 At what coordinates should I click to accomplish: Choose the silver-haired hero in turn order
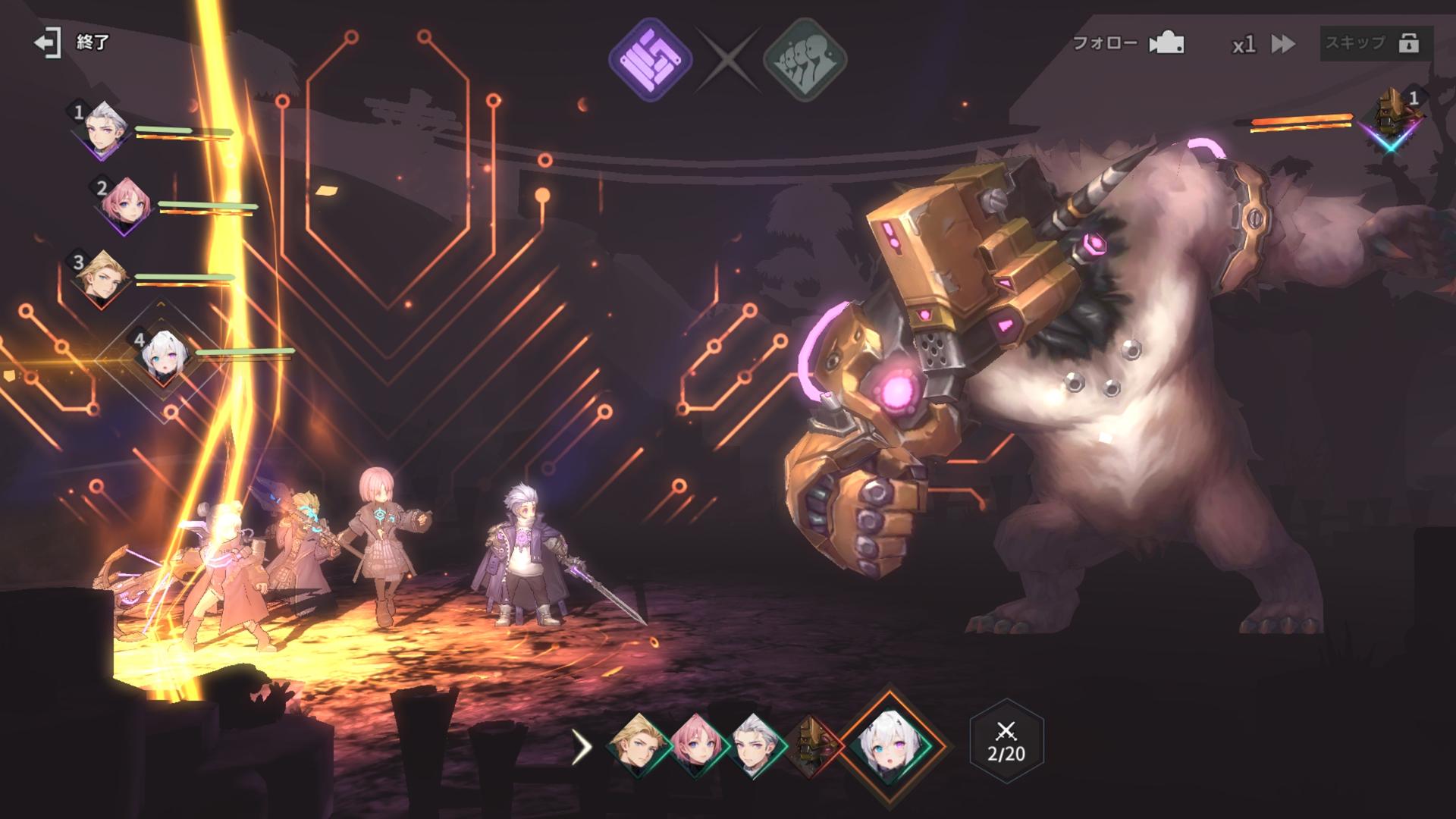click(x=756, y=745)
